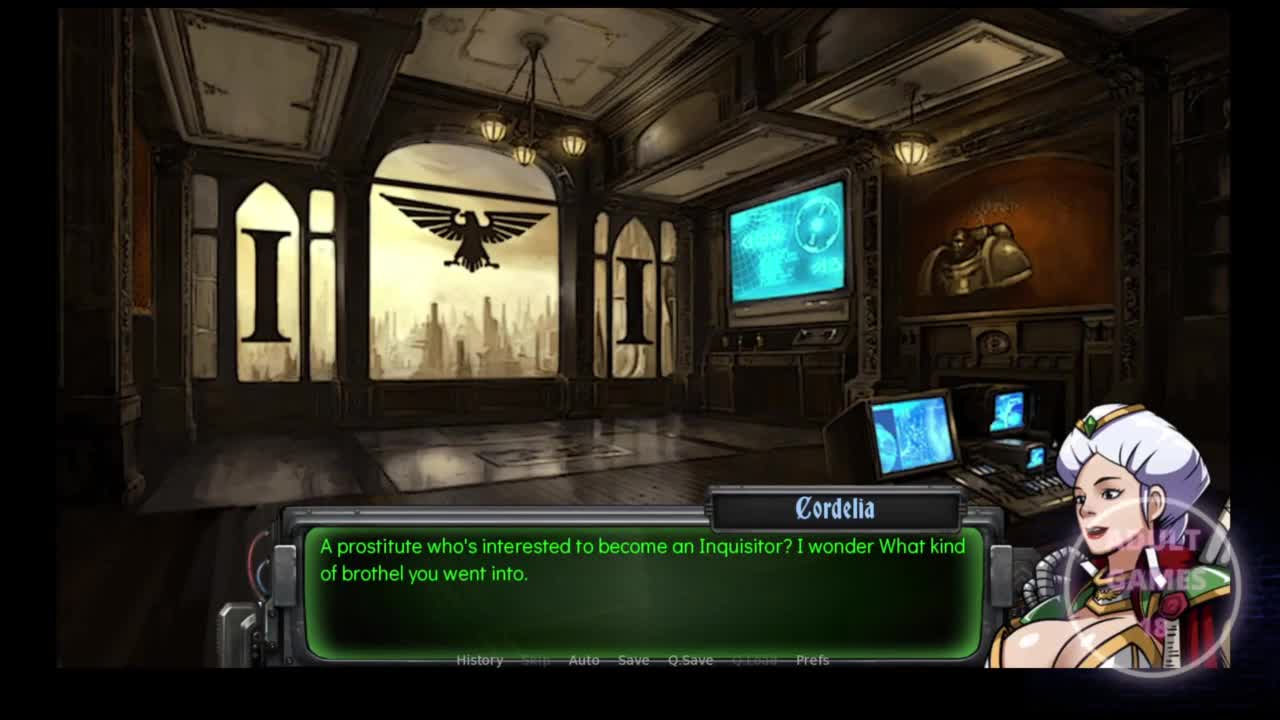Click Skip to fast-forward dialogue
1280x720 pixels.
(x=536, y=660)
